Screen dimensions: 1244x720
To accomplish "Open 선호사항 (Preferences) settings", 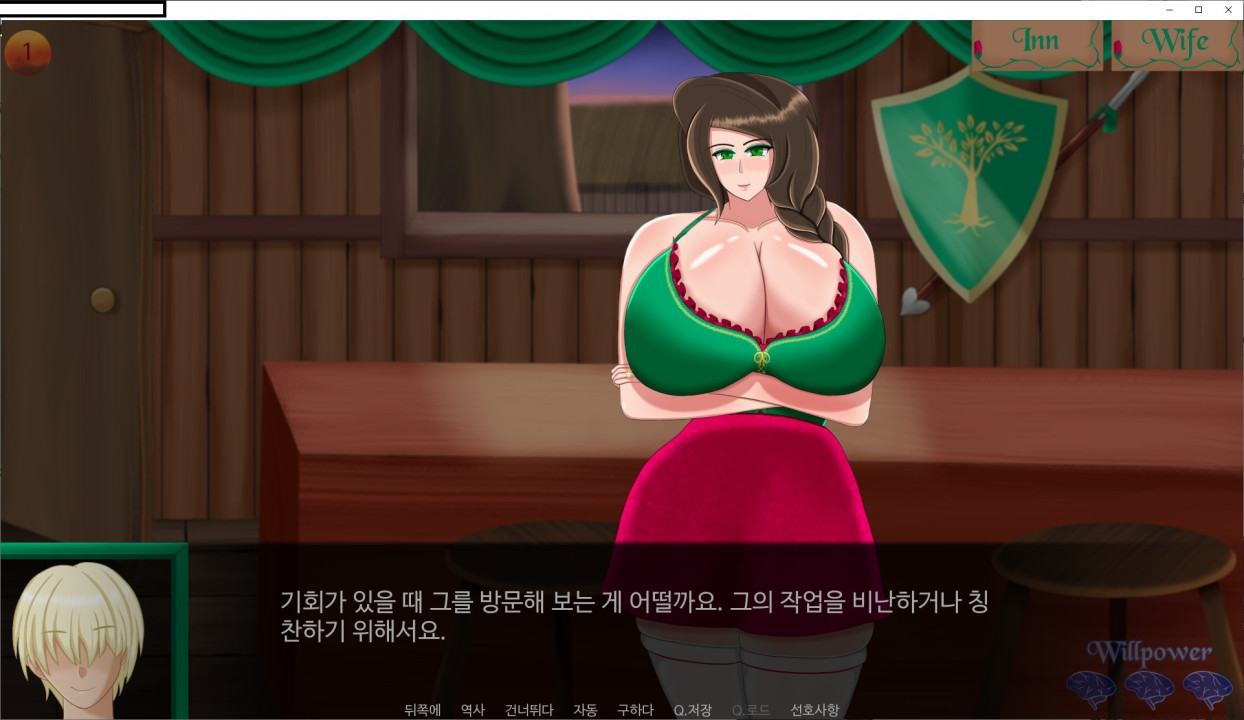I will [x=815, y=710].
